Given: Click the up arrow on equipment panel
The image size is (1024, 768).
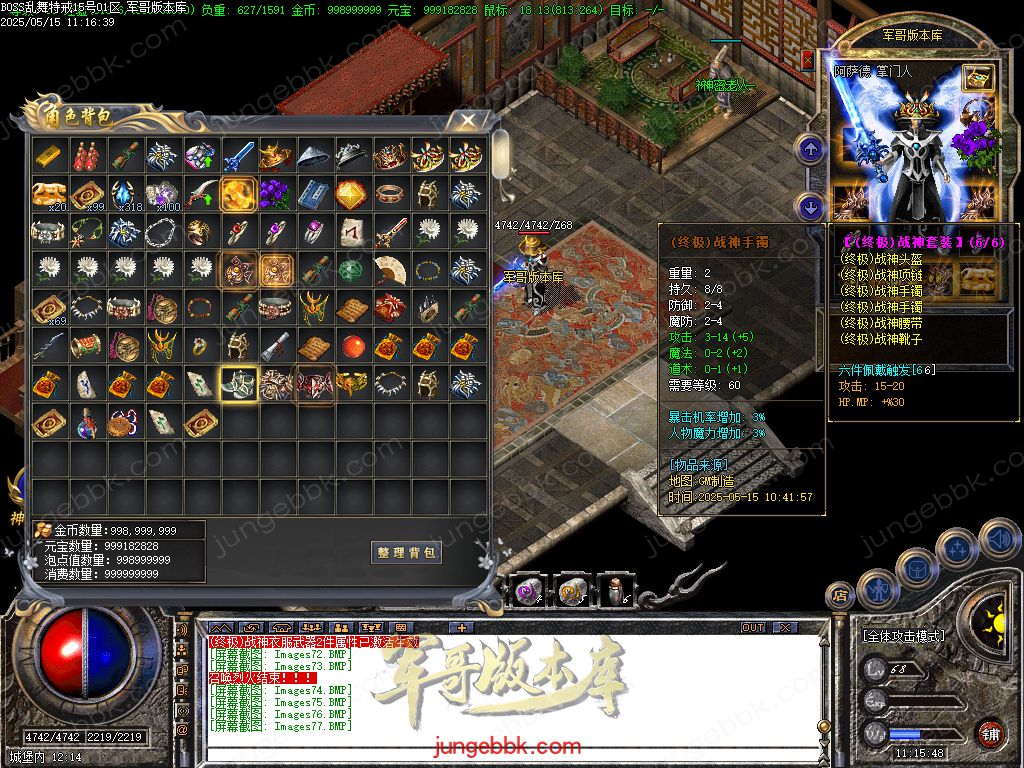Looking at the screenshot, I should (809, 150).
